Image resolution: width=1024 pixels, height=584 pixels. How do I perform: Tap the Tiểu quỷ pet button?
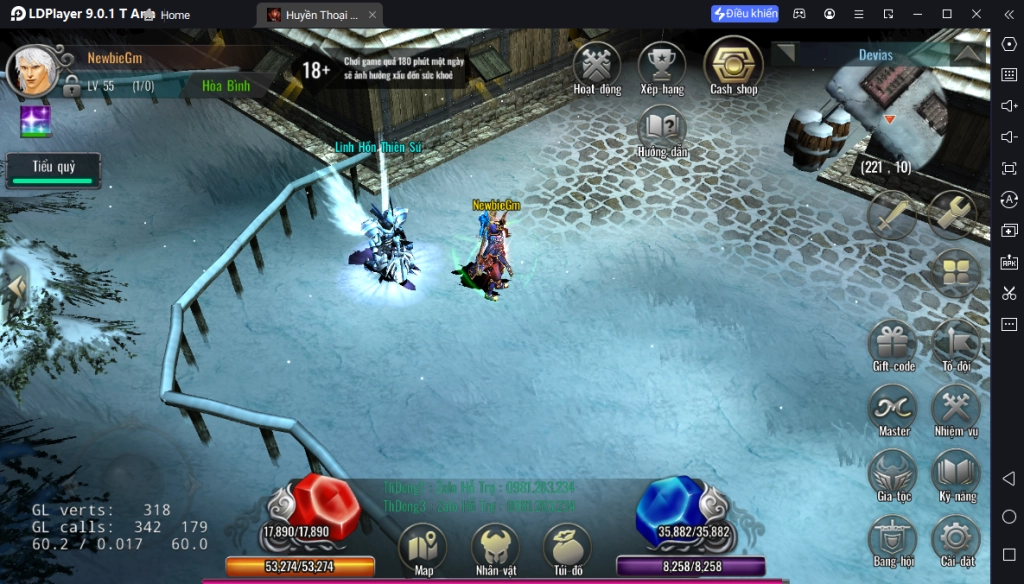pos(53,169)
